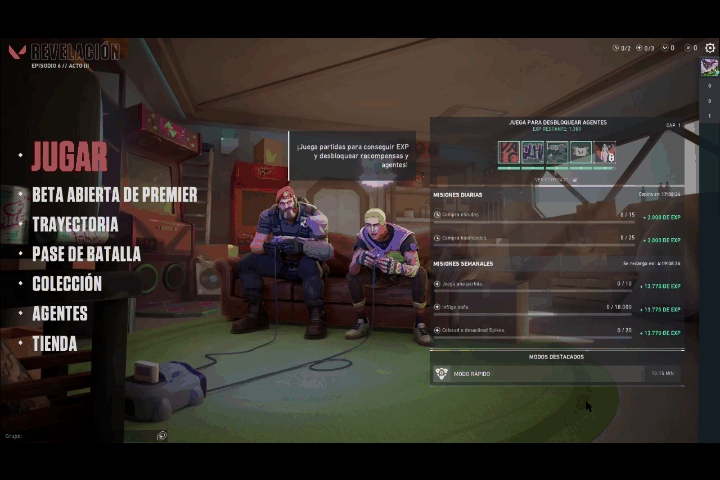Click the JUGAR menu entry
Image resolution: width=720 pixels, height=480 pixels.
coord(69,156)
